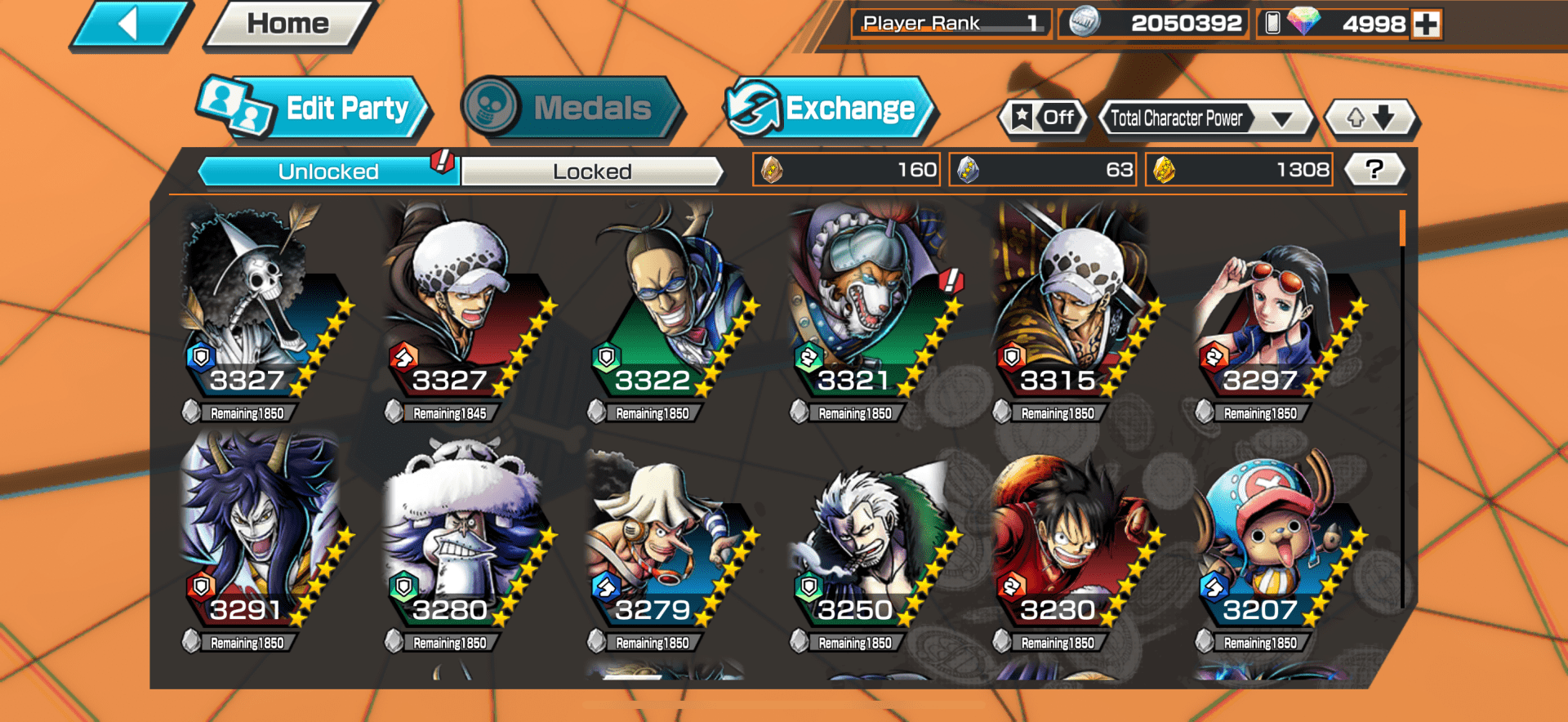The width and height of the screenshot is (1568, 722).
Task: Open the Total Character Power sort dropdown
Action: 1183,118
